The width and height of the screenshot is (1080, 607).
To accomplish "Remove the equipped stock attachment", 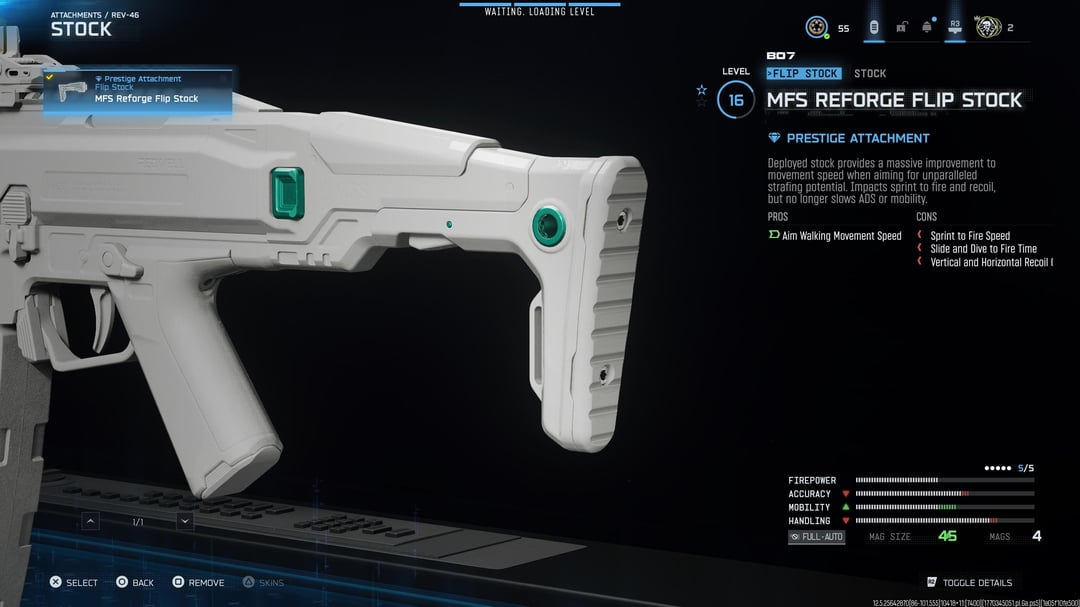I will (198, 582).
